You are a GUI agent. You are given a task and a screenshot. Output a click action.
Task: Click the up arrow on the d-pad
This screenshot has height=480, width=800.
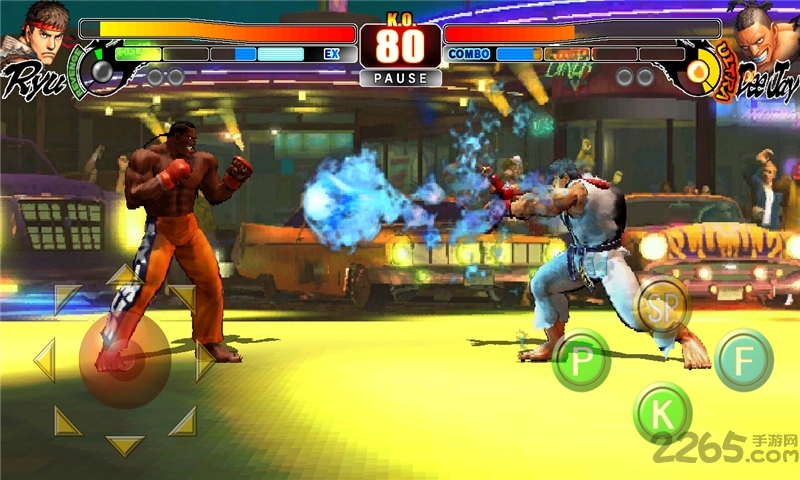[124, 273]
